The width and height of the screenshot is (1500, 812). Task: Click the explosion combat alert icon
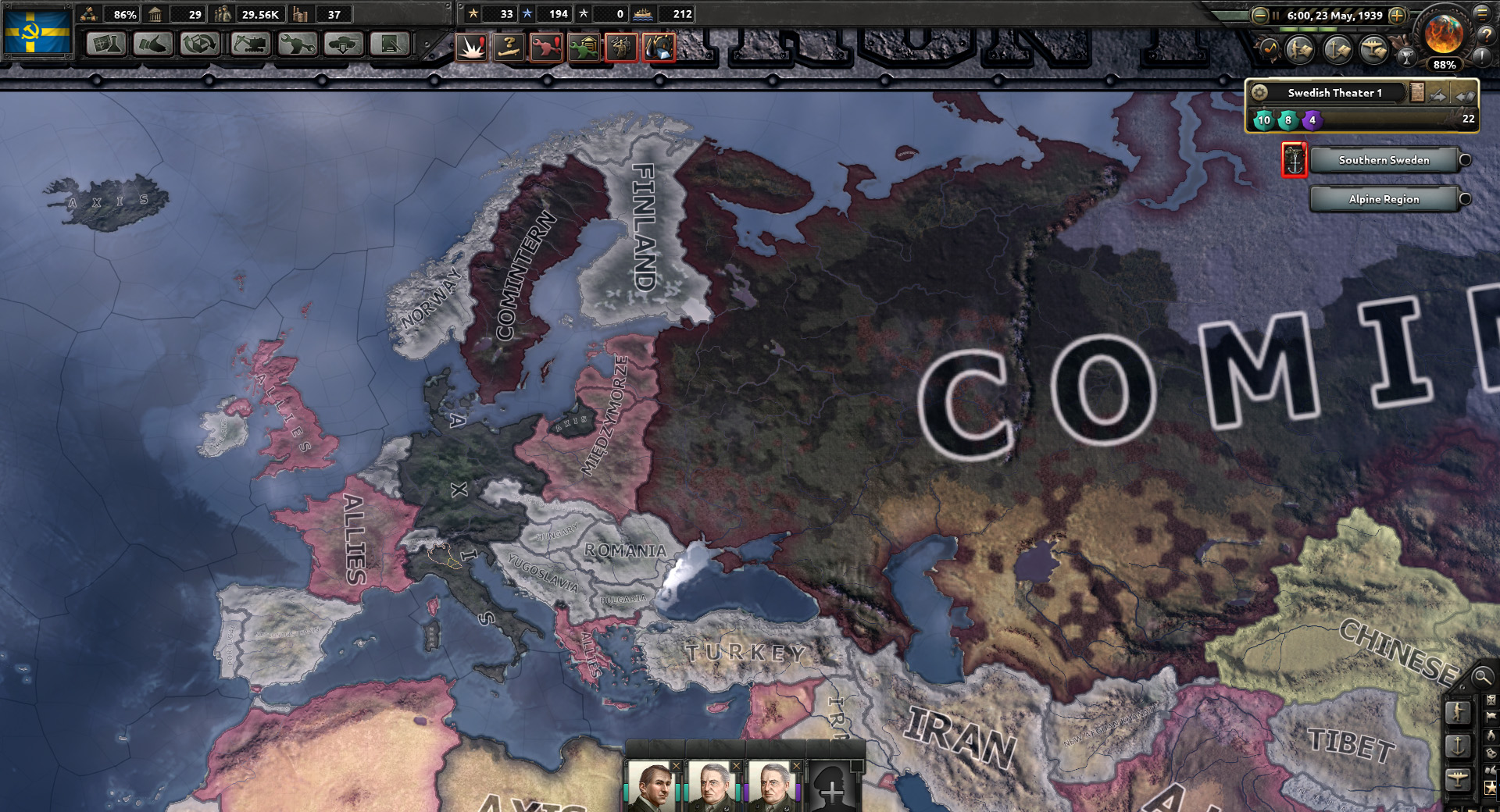[471, 48]
